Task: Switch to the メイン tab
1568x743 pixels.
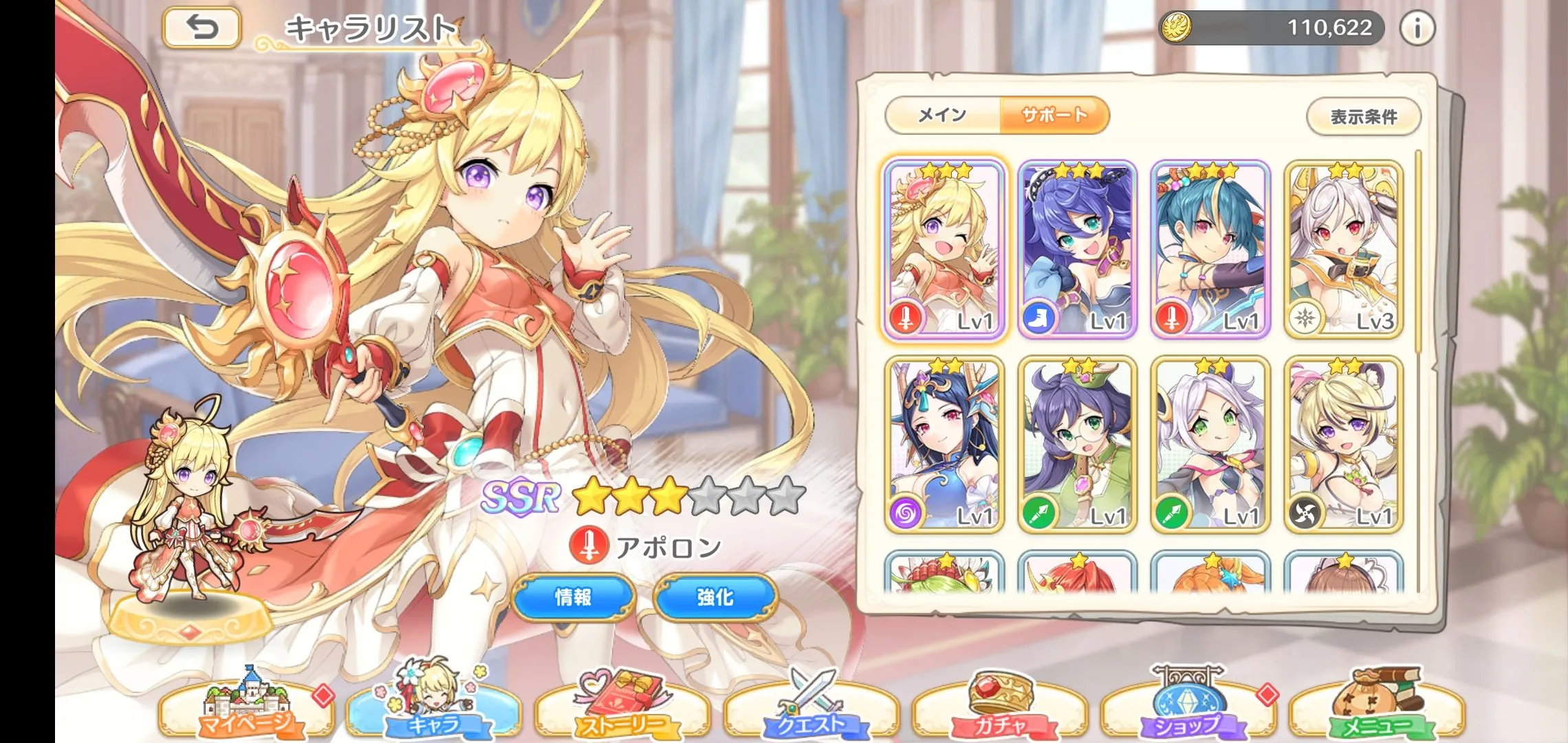Action: [x=942, y=115]
